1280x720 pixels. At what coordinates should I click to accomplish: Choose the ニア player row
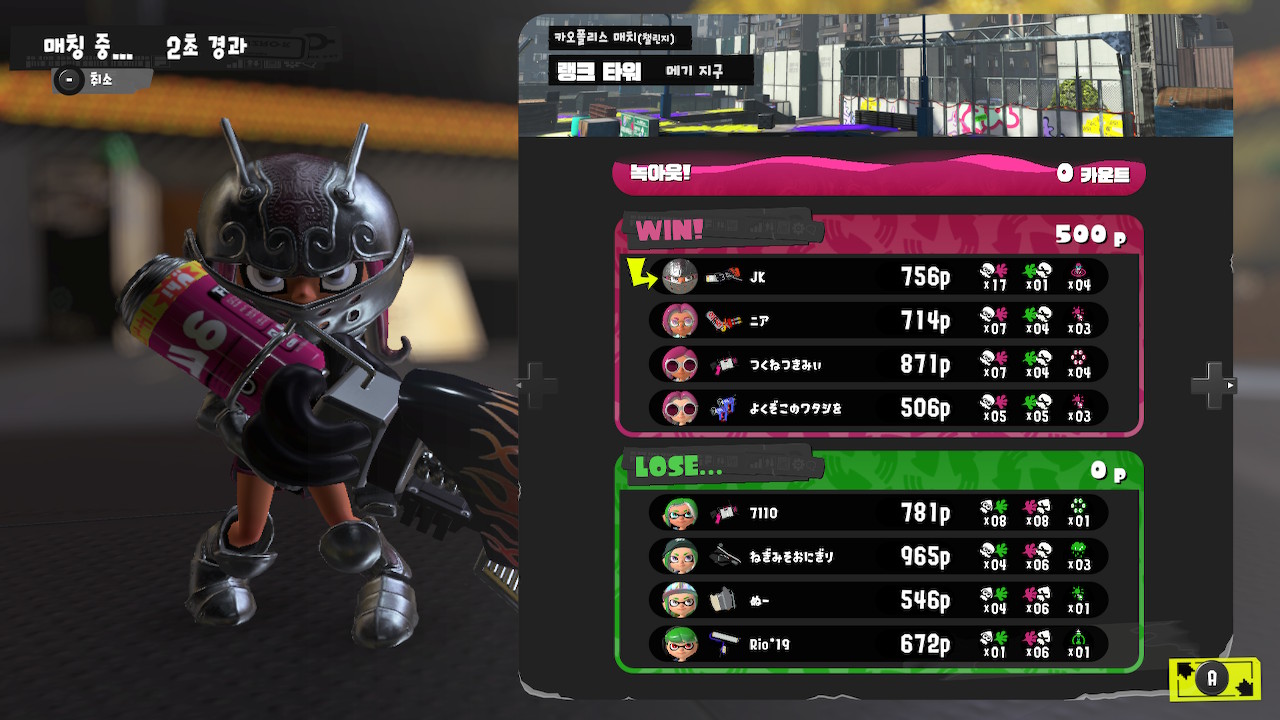(878, 320)
